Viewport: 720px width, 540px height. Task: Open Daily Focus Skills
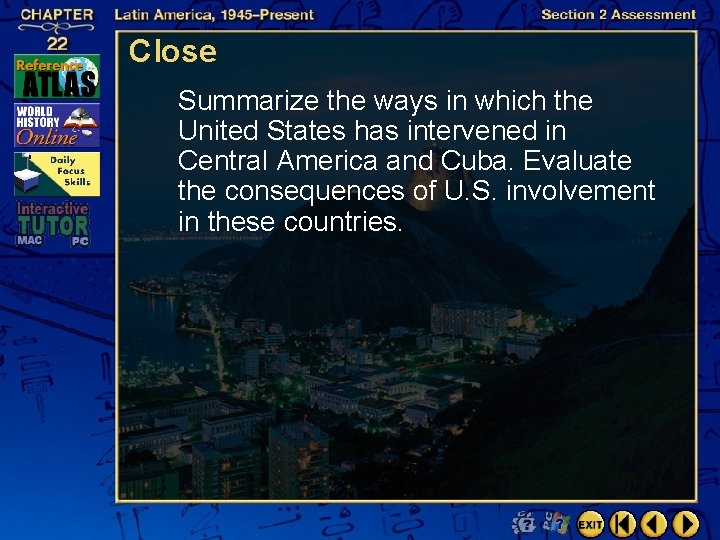tap(56, 174)
